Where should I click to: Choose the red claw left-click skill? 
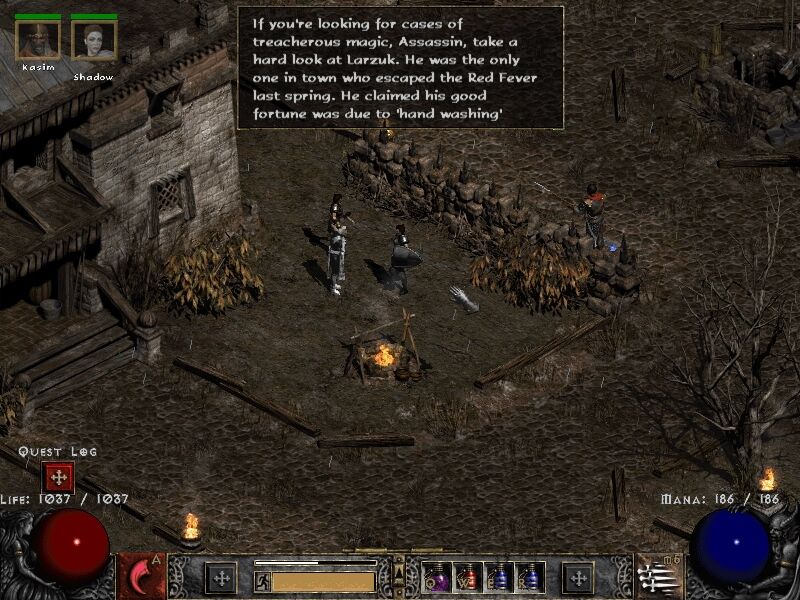[142, 577]
